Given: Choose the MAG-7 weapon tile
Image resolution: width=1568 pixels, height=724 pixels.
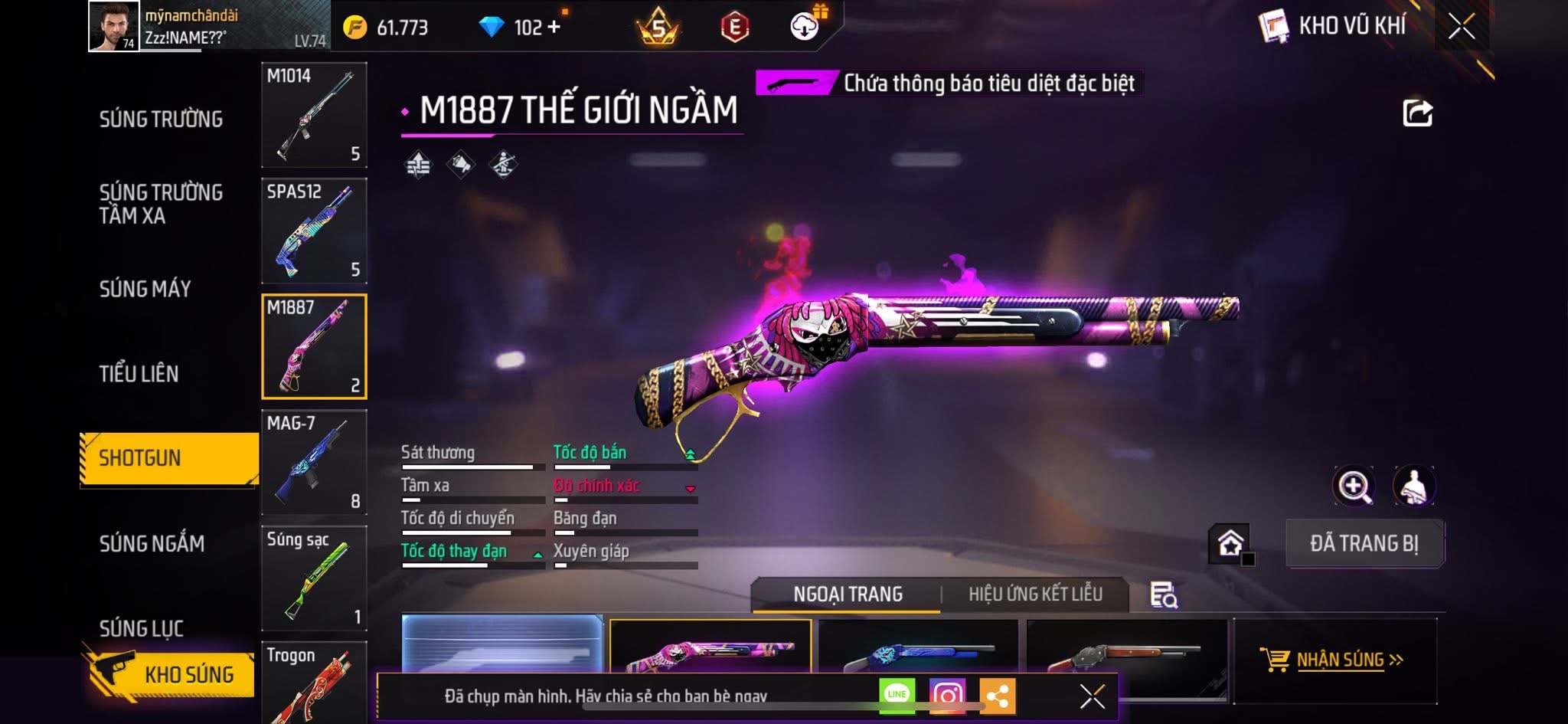Looking at the screenshot, I should tap(314, 462).
